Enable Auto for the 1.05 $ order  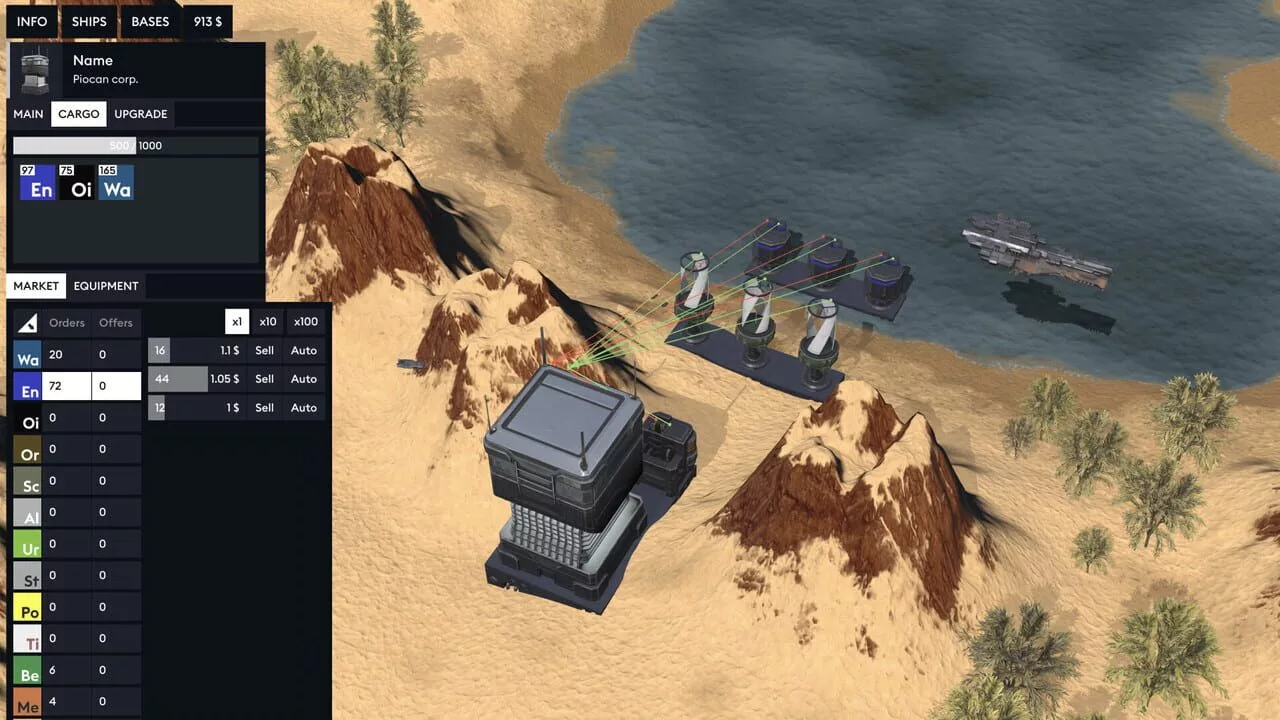coord(304,379)
